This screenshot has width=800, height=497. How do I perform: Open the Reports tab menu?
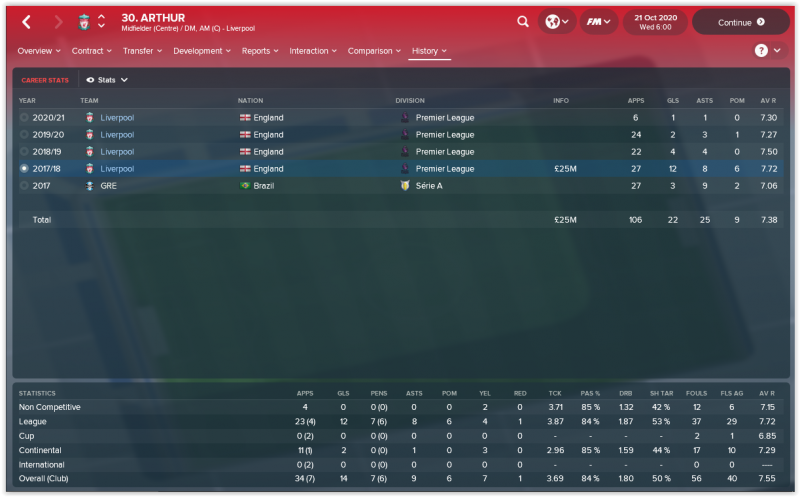tap(260, 50)
